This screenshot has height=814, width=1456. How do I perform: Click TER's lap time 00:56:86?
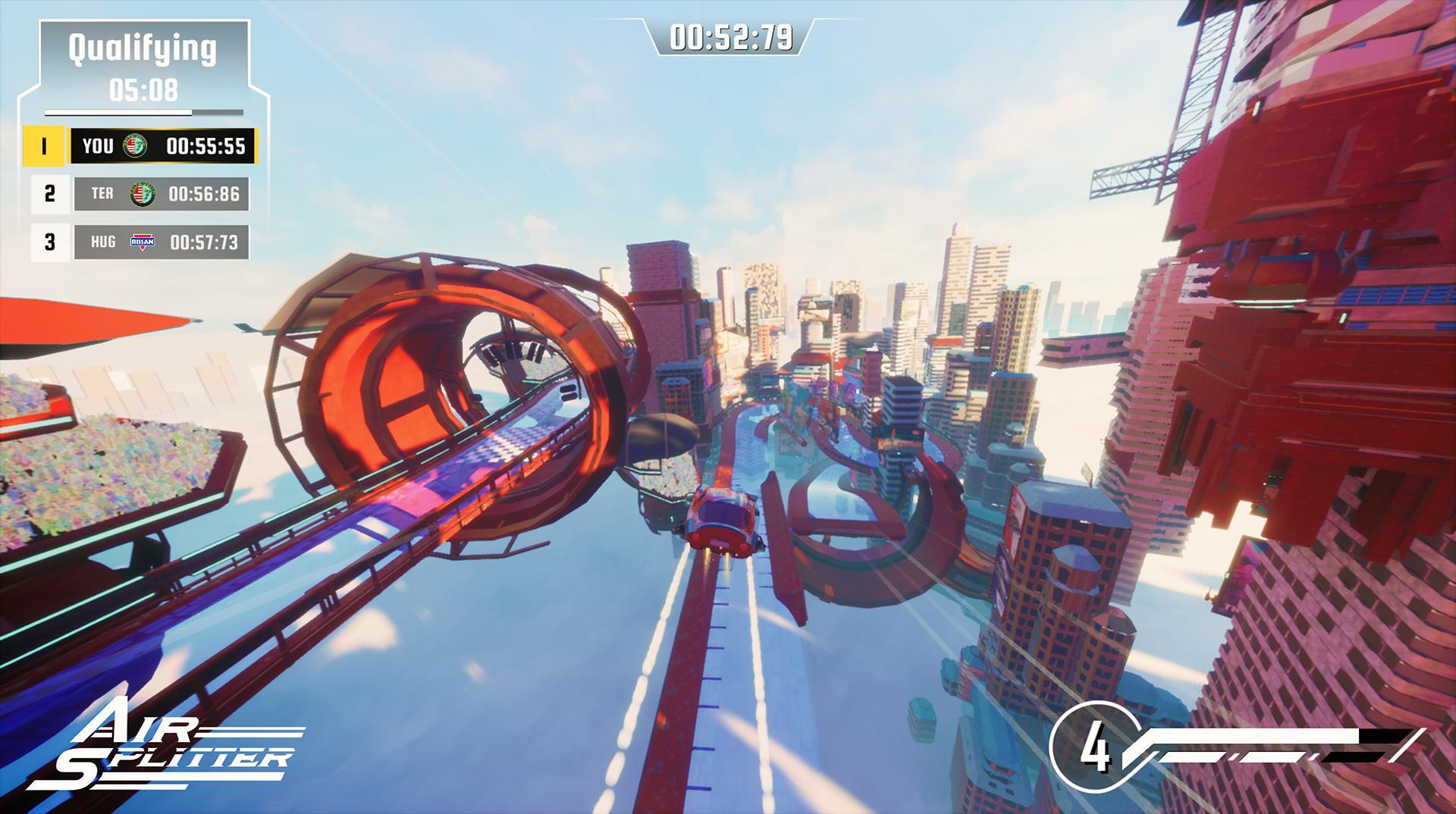coord(206,194)
